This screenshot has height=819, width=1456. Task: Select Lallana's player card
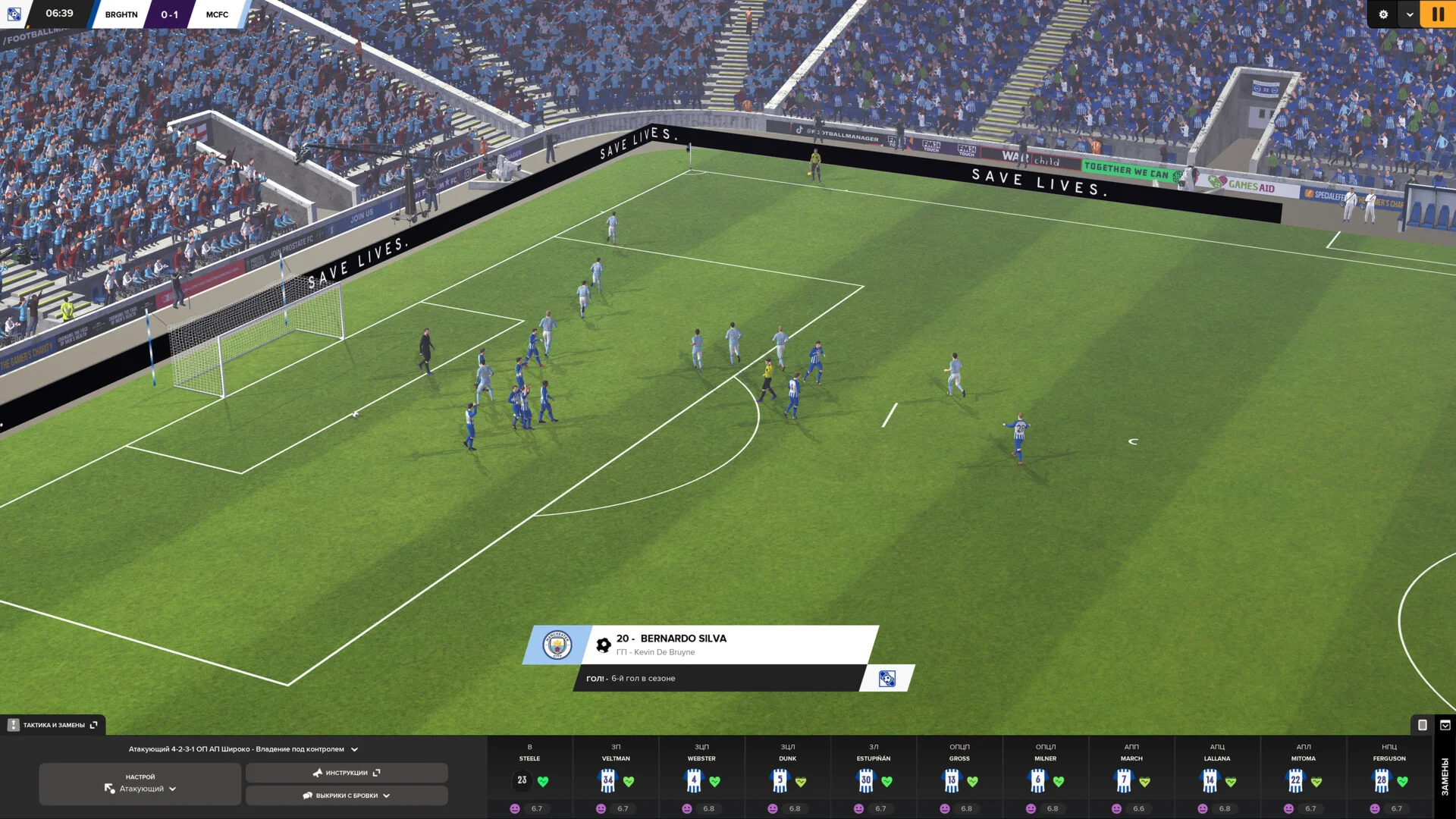pos(1217,777)
